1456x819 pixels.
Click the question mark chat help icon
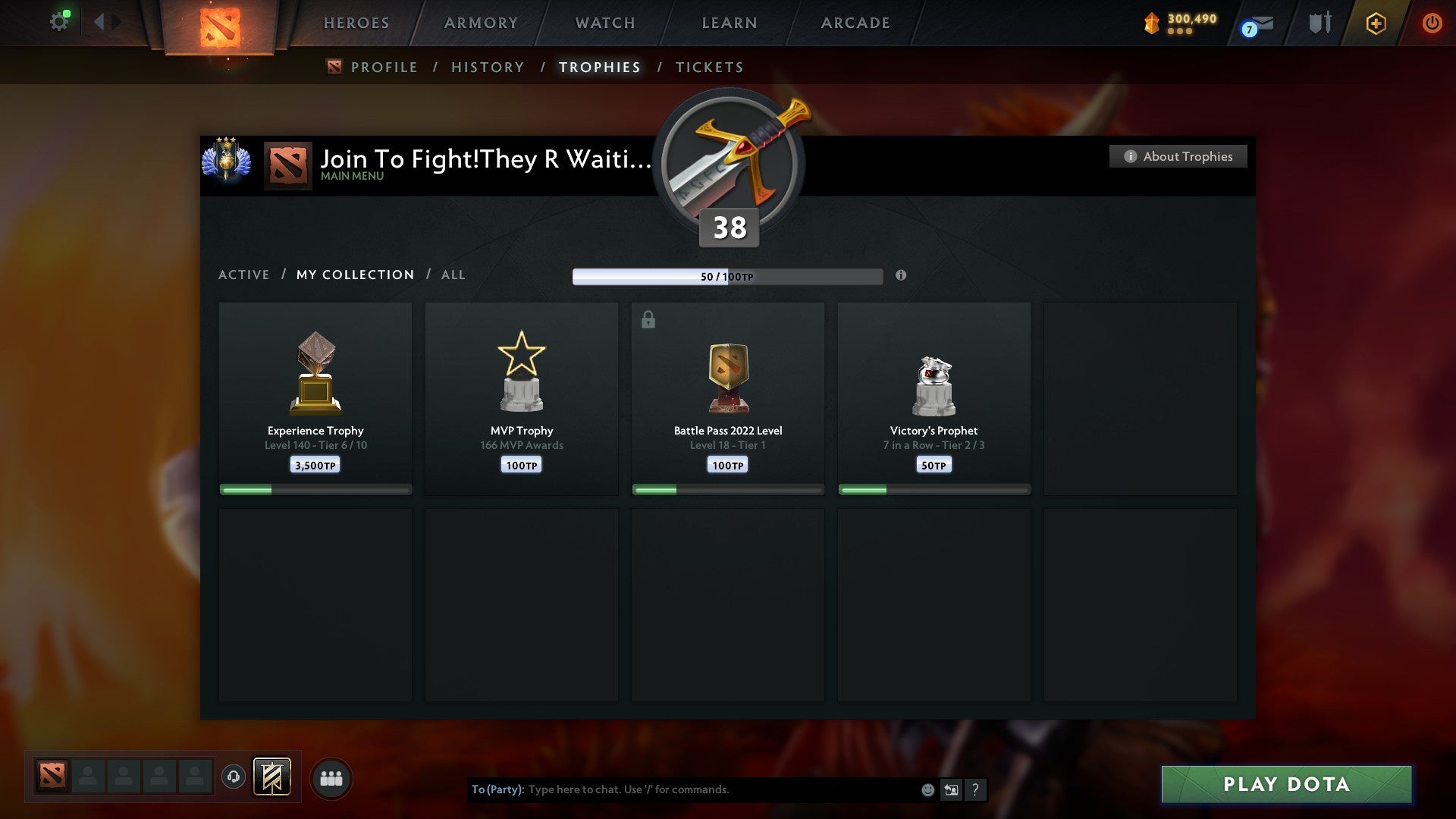[x=975, y=789]
